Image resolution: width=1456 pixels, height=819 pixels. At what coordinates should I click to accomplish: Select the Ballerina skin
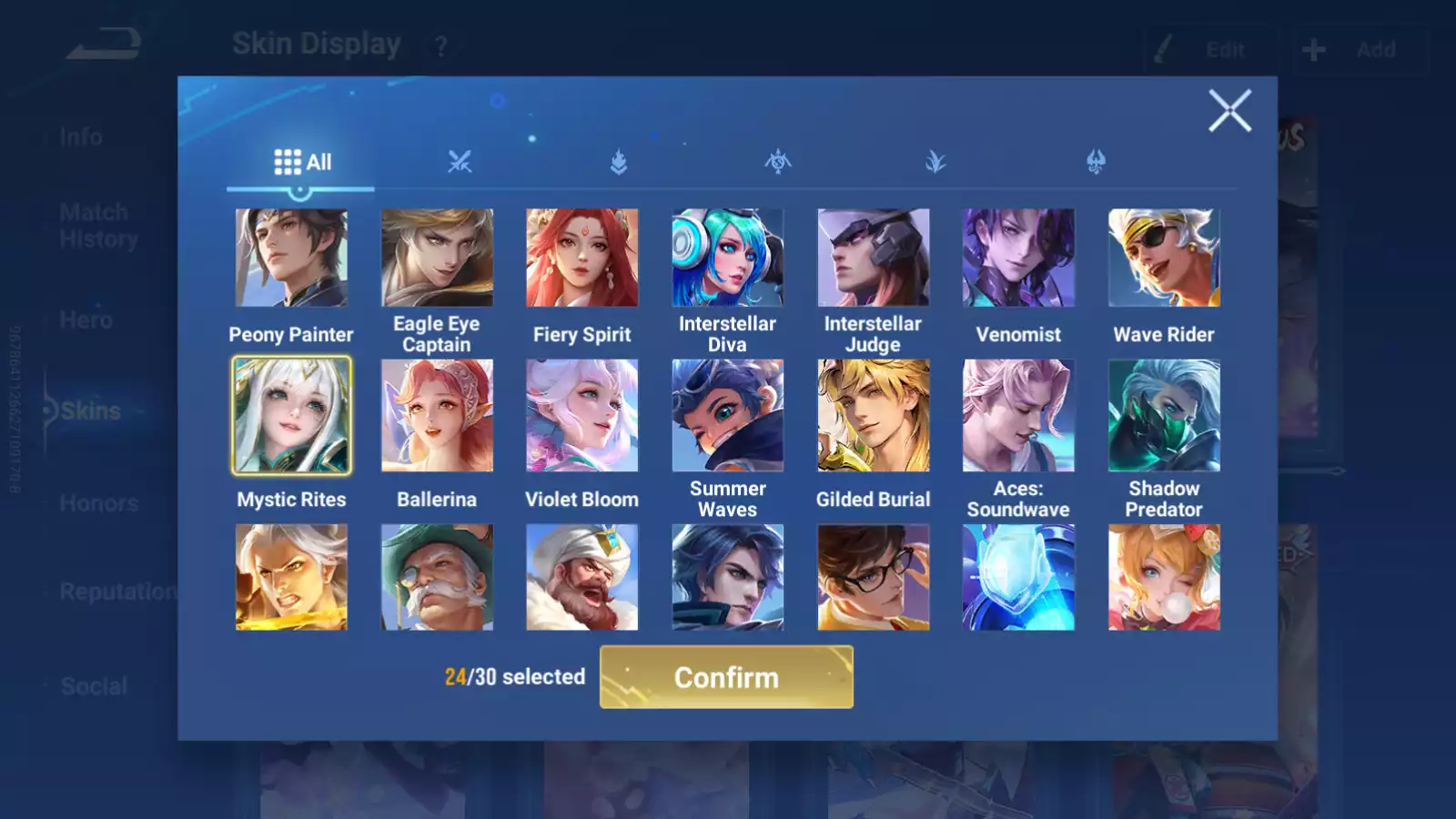point(437,416)
